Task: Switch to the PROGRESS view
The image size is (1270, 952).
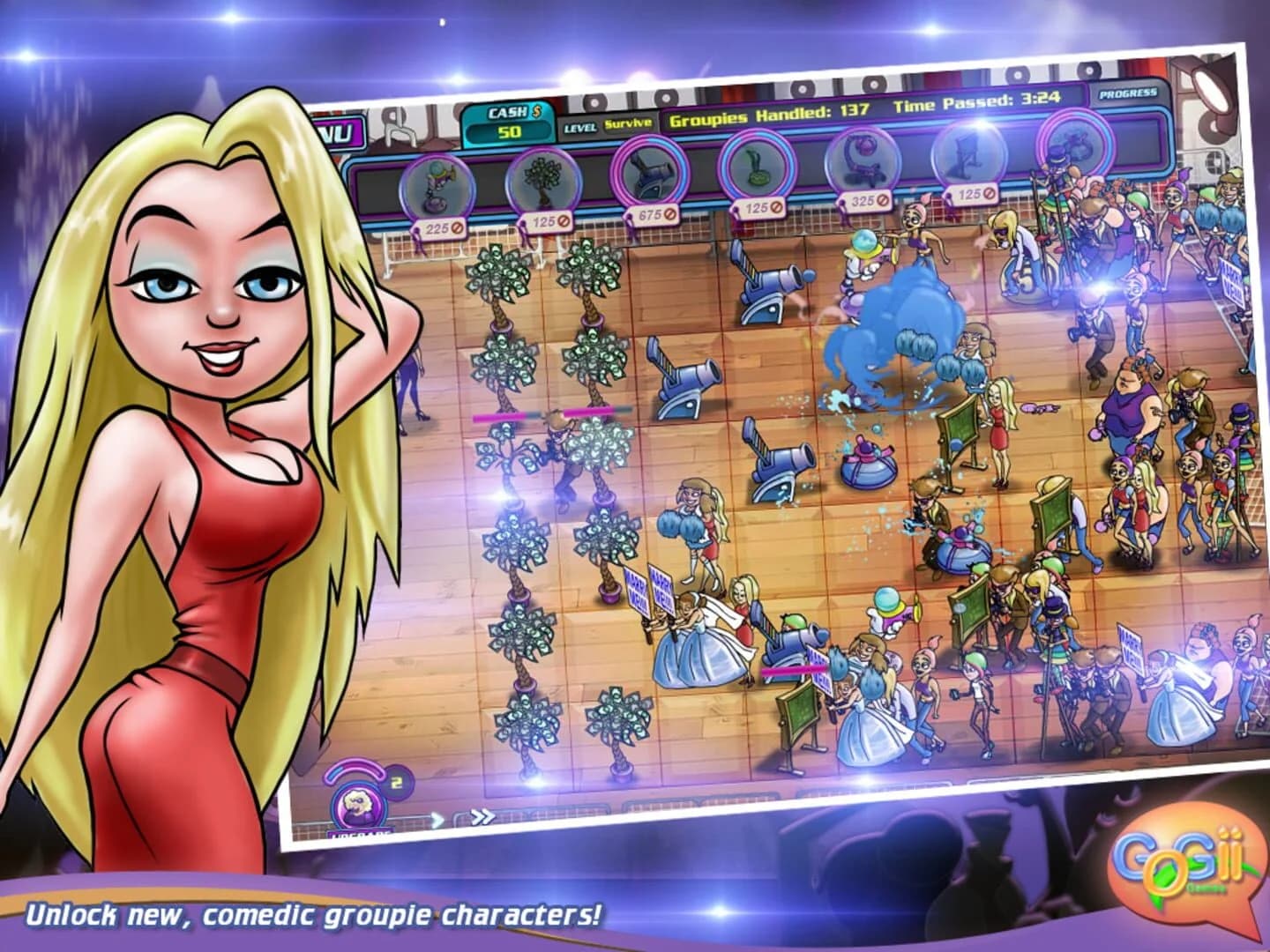Action: pyautogui.click(x=1130, y=93)
